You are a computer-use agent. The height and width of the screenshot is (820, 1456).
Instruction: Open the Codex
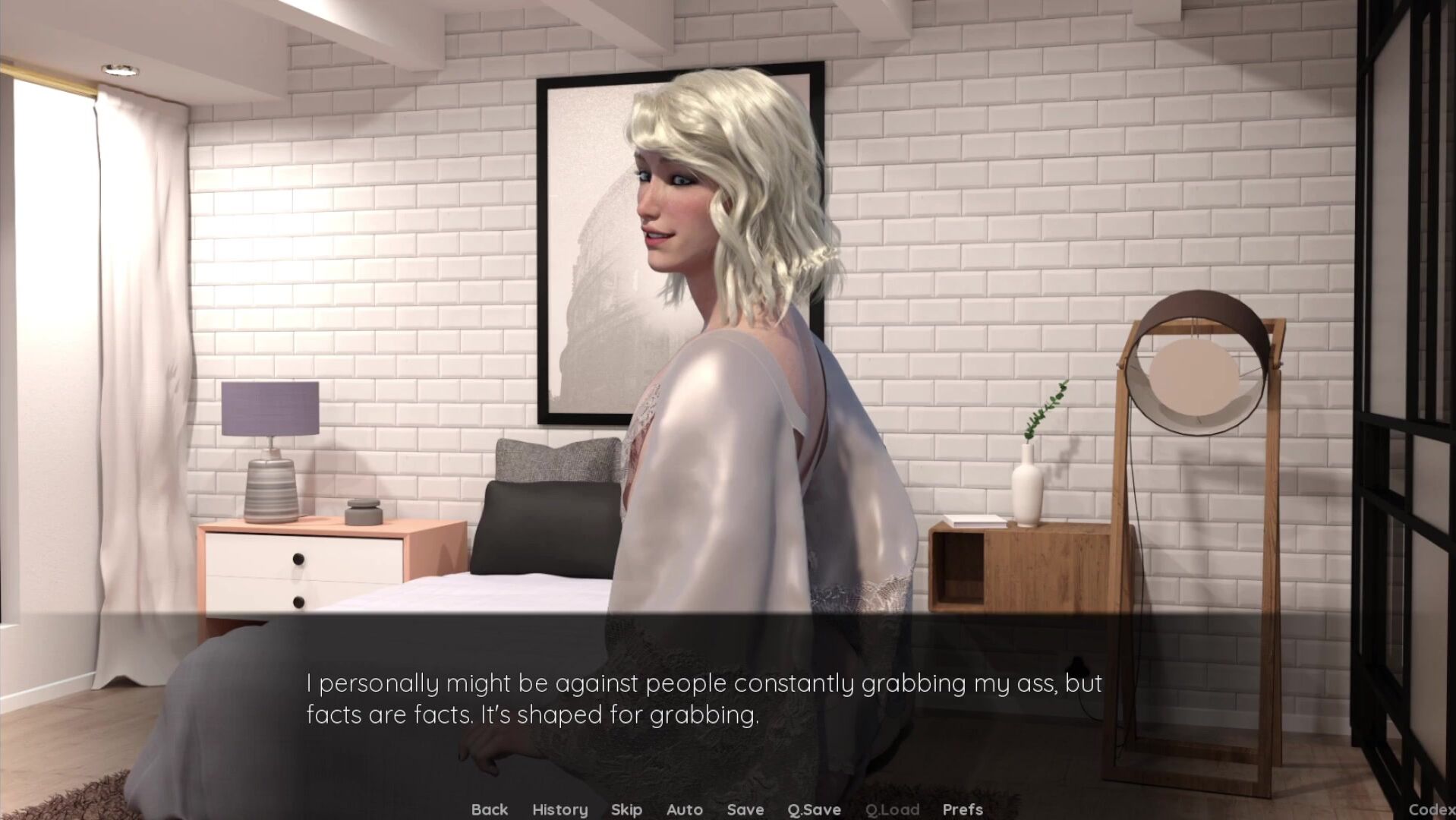[1431, 809]
